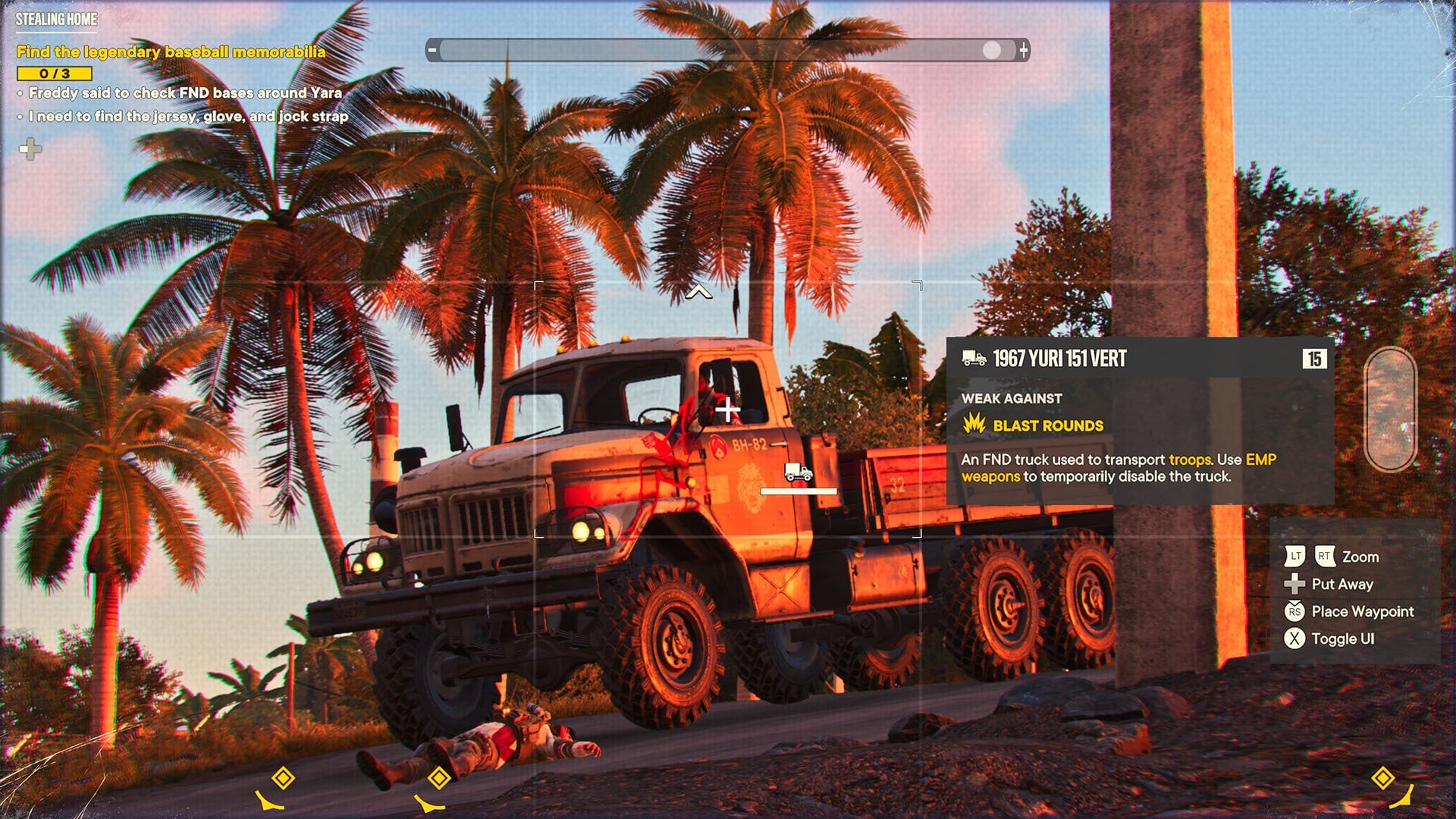Click the Blast Rounds explosion icon

tap(974, 425)
